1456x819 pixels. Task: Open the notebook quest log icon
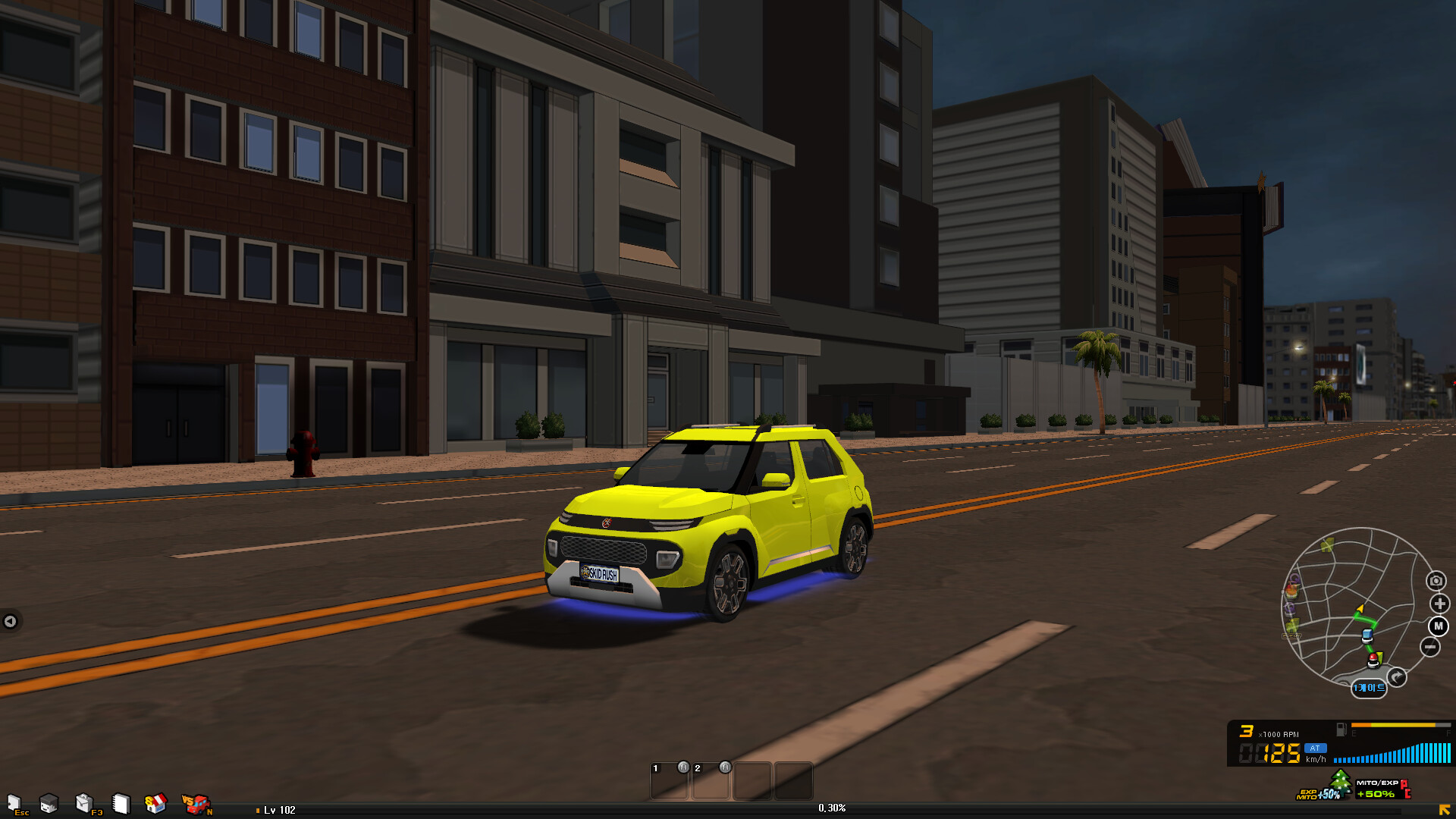pyautogui.click(x=121, y=802)
